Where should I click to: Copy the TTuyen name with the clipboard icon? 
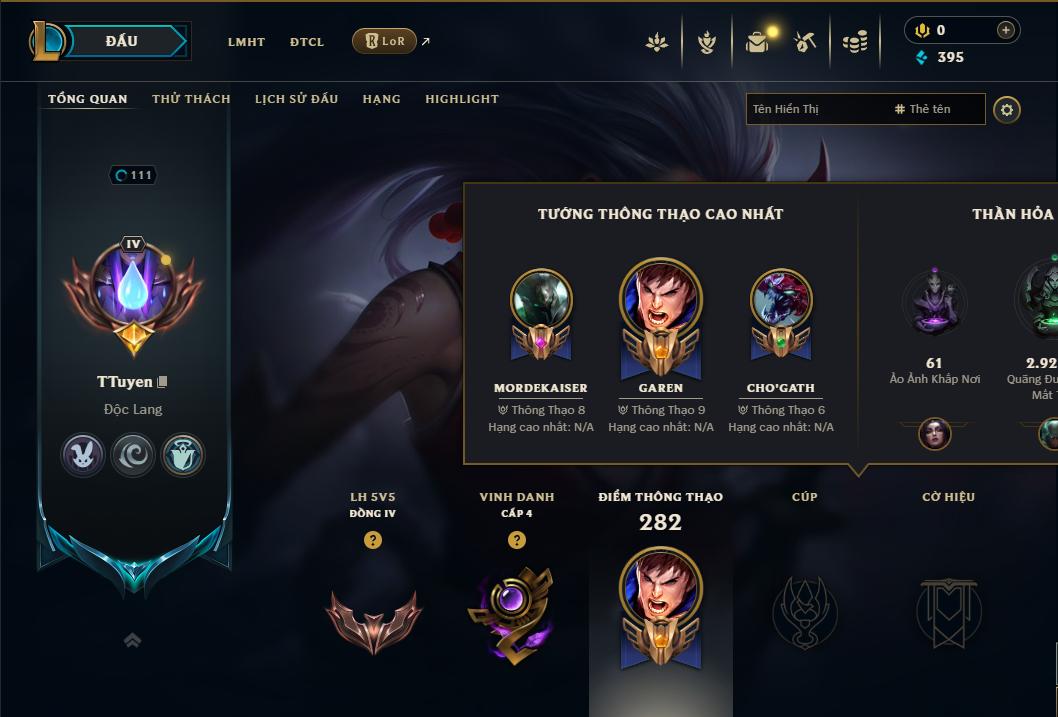162,382
